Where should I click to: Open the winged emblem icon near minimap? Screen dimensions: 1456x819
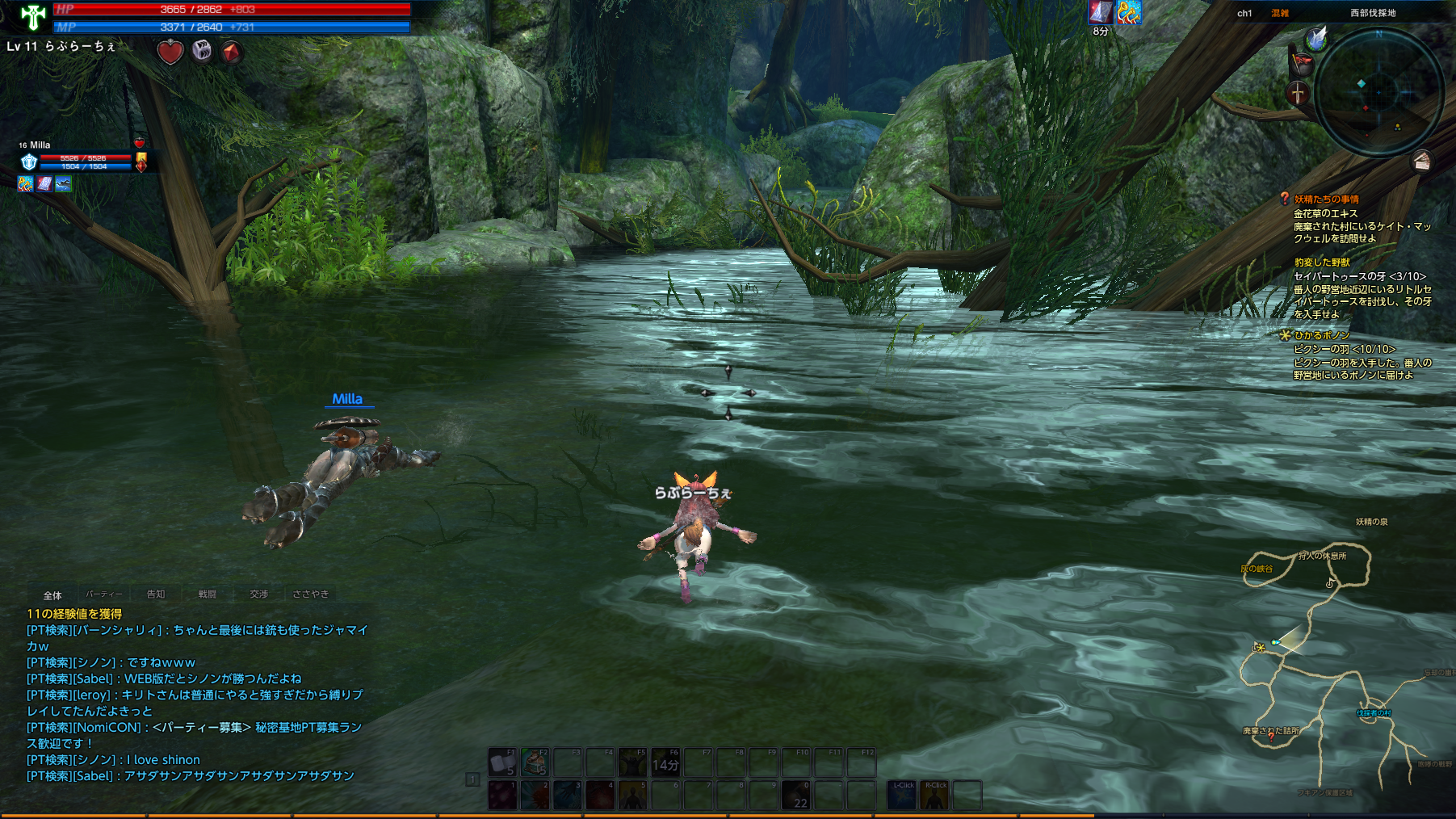1317,38
